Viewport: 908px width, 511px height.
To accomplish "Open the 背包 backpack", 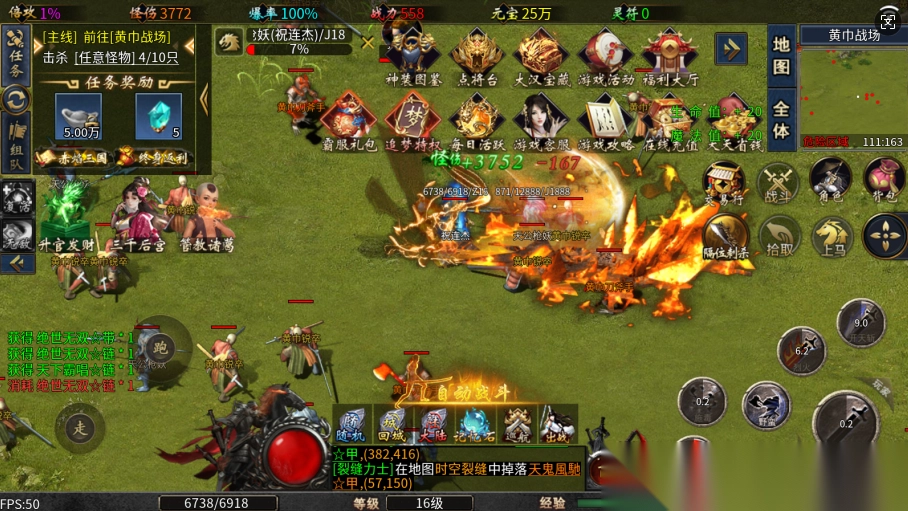I will tap(884, 179).
